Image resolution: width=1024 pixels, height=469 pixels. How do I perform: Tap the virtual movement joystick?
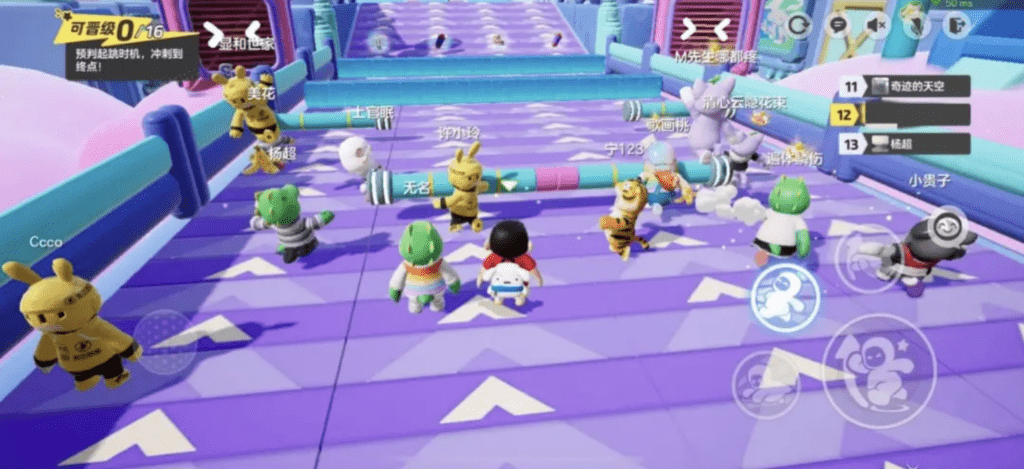pyautogui.click(x=165, y=340)
